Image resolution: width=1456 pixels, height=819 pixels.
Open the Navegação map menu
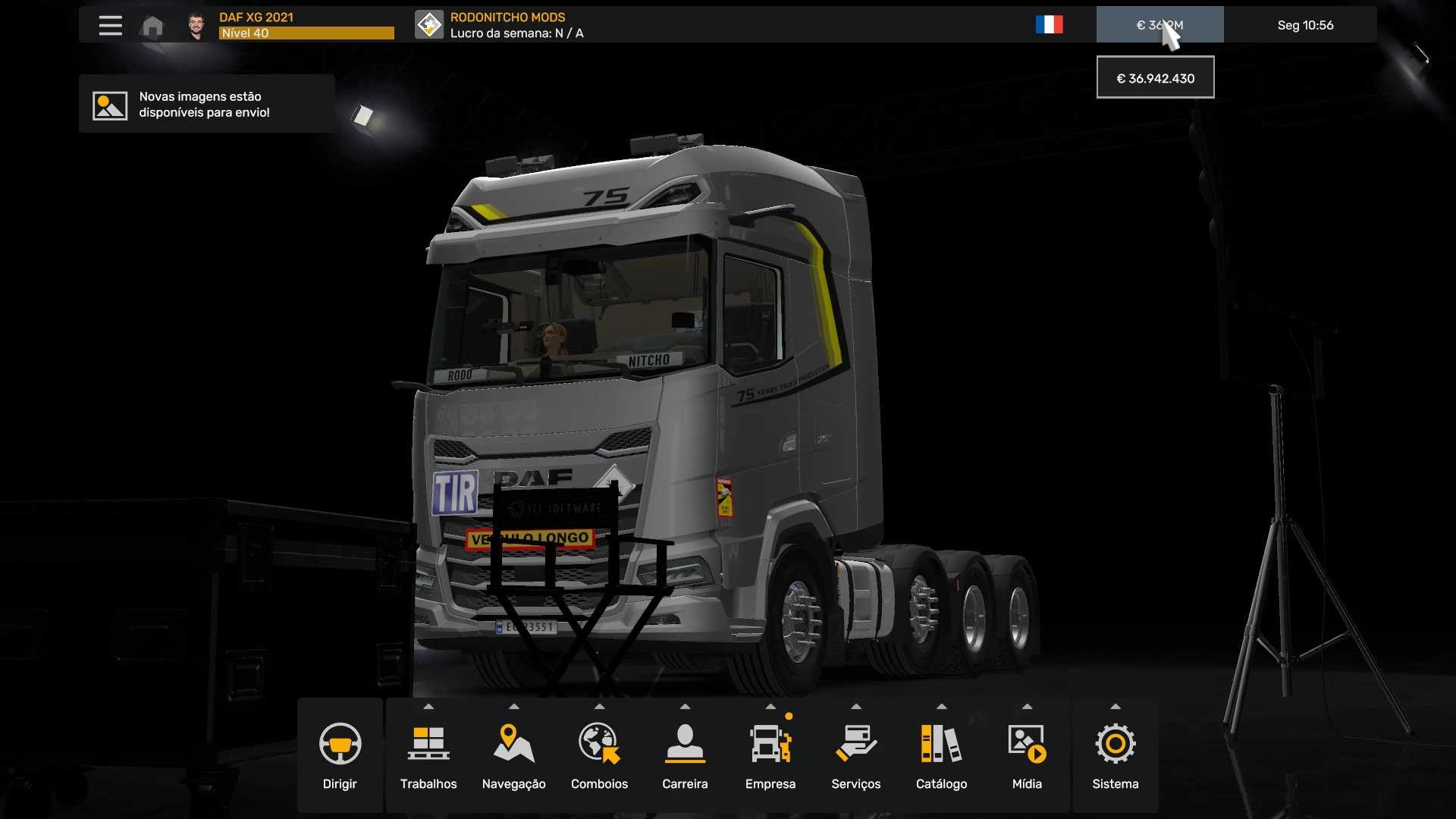point(513,755)
